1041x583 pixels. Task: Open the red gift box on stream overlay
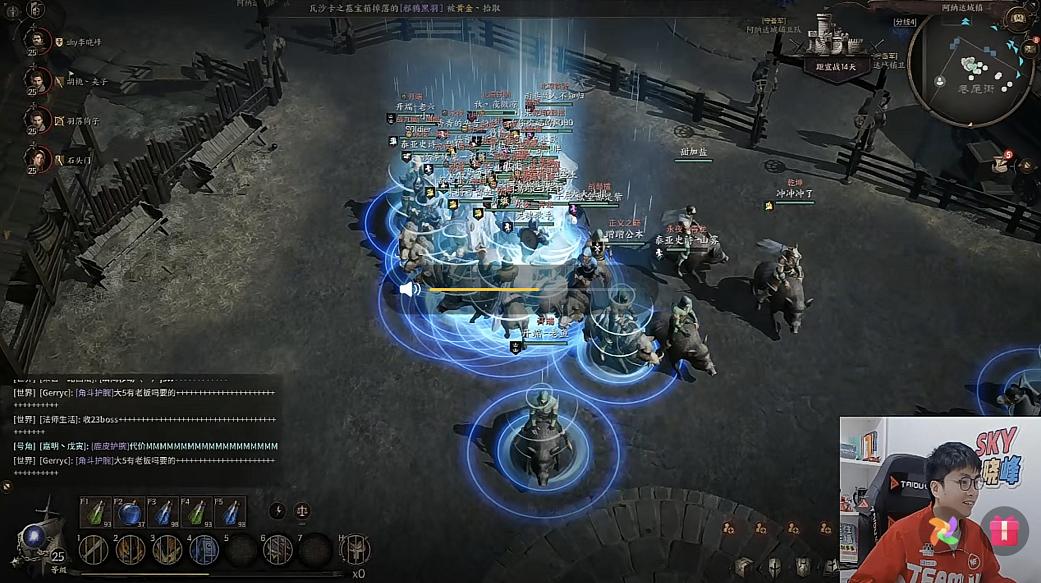[x=1003, y=530]
